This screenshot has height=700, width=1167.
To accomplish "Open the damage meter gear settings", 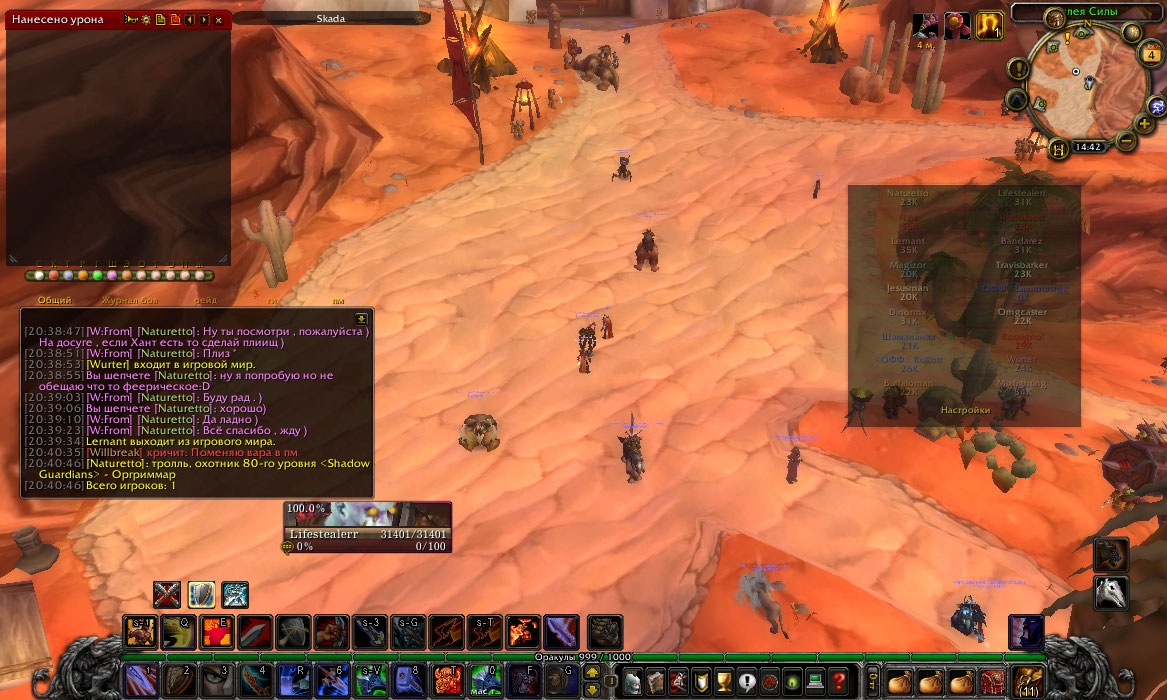I will click(146, 19).
